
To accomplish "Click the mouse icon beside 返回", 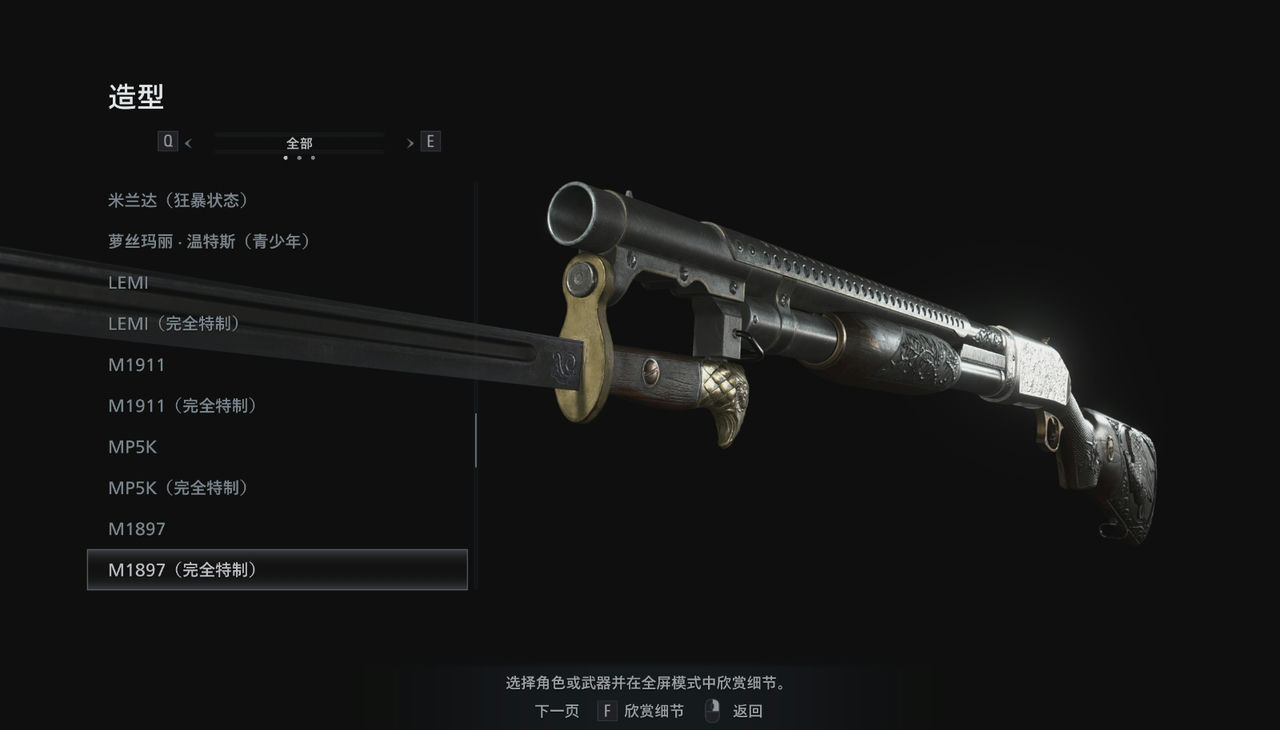I will point(712,710).
